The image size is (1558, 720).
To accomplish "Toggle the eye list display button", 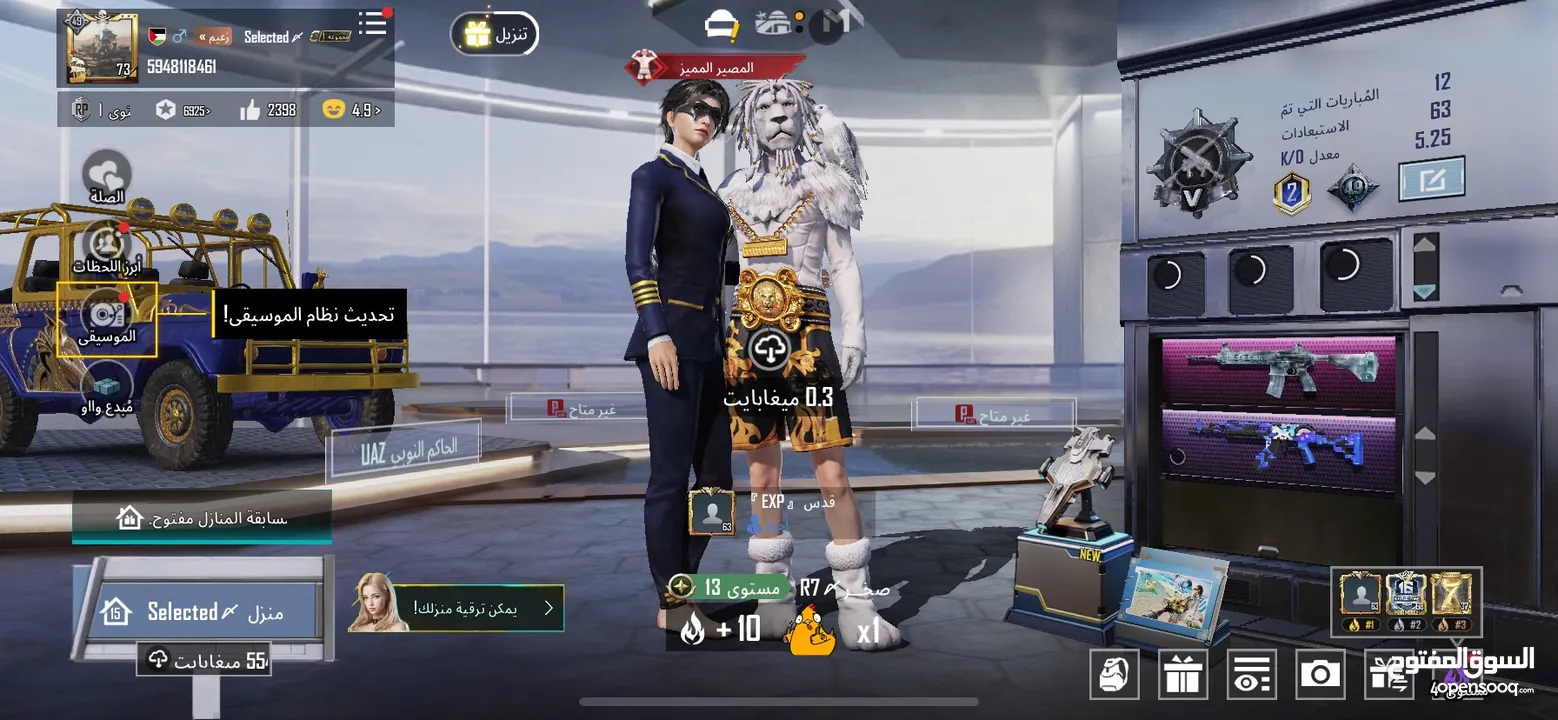I will tap(1251, 674).
